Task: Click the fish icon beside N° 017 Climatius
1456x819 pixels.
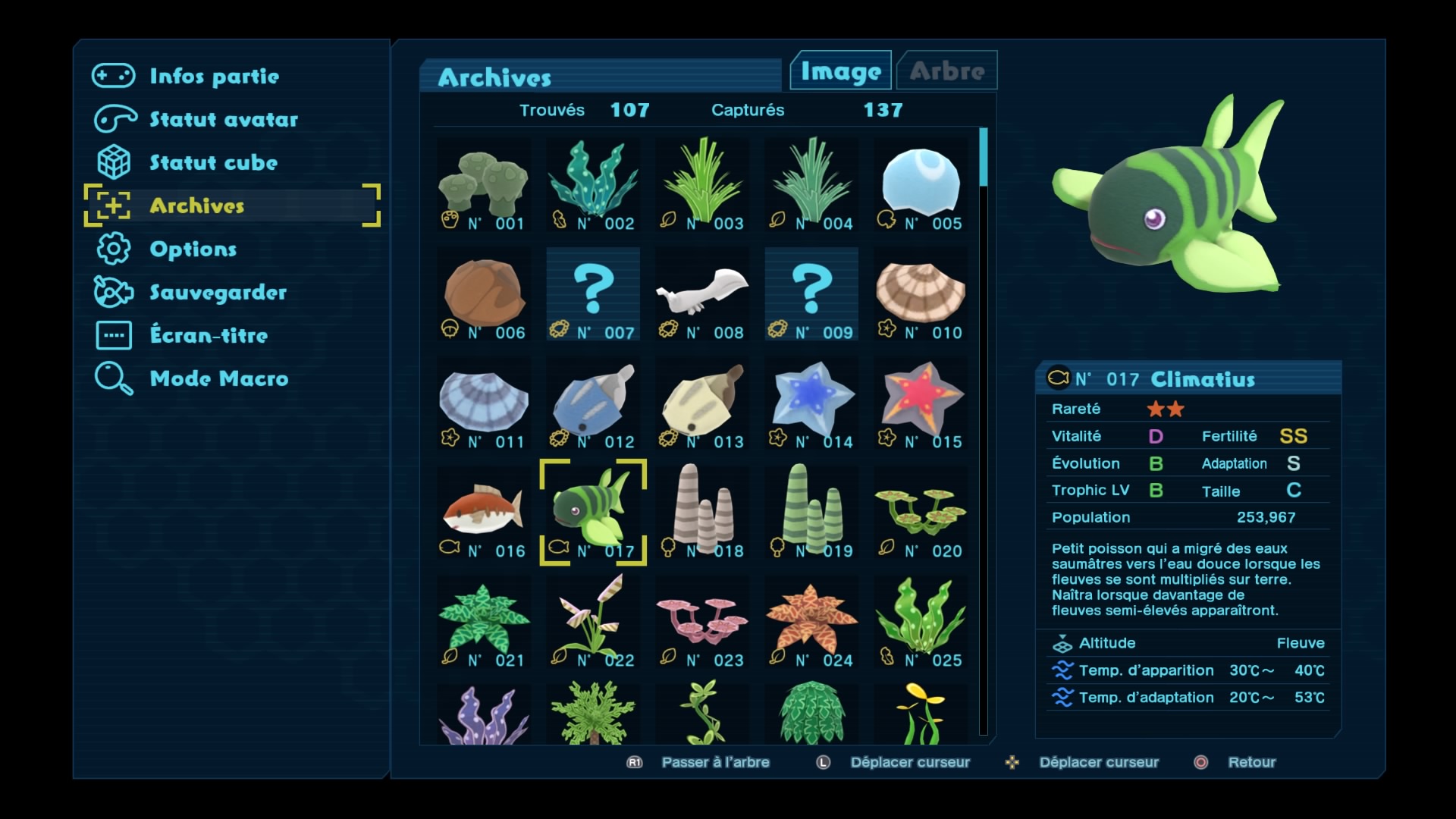Action: coord(1059,378)
